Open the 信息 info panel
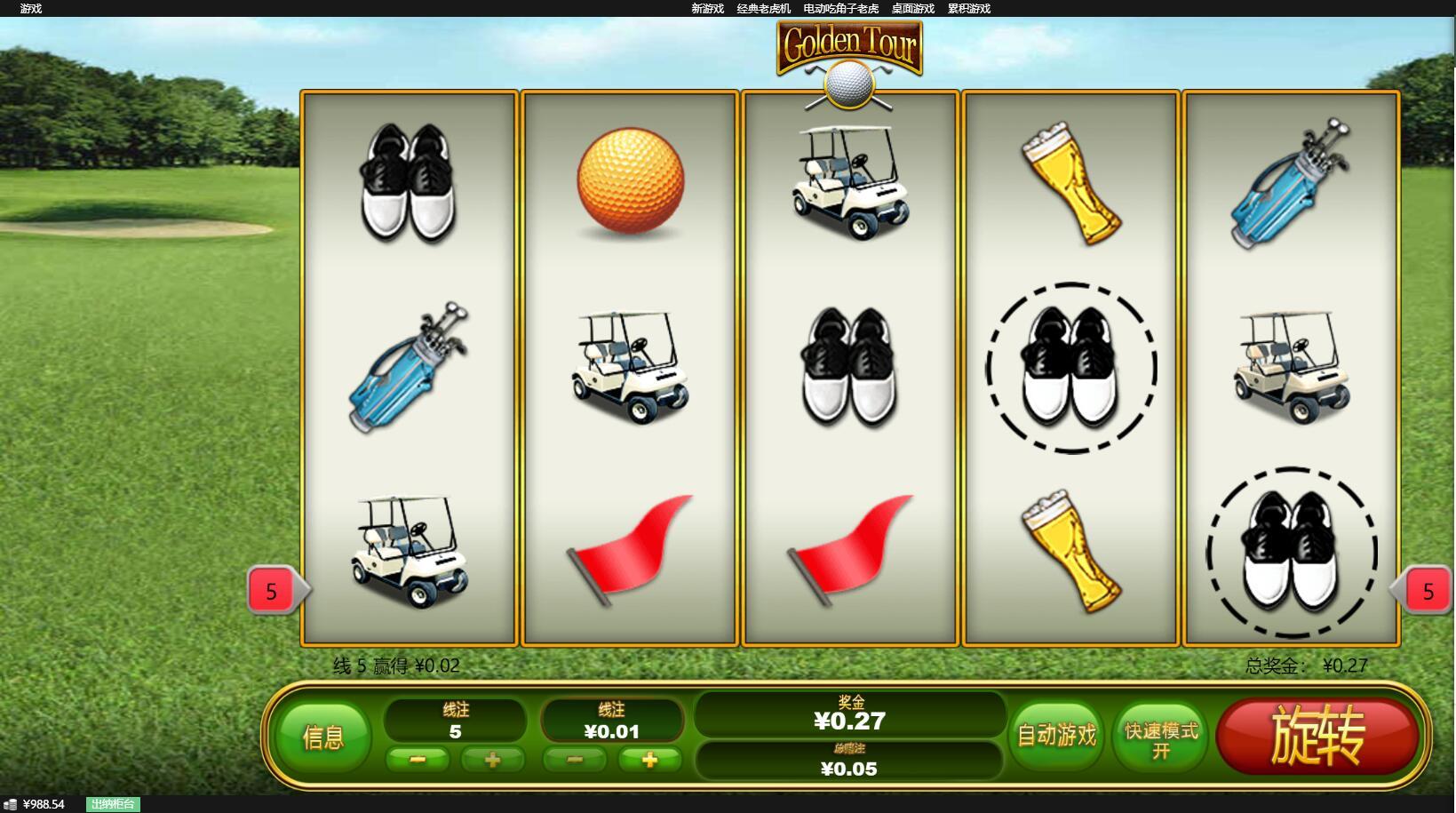Viewport: 1456px width, 813px height. click(x=322, y=737)
